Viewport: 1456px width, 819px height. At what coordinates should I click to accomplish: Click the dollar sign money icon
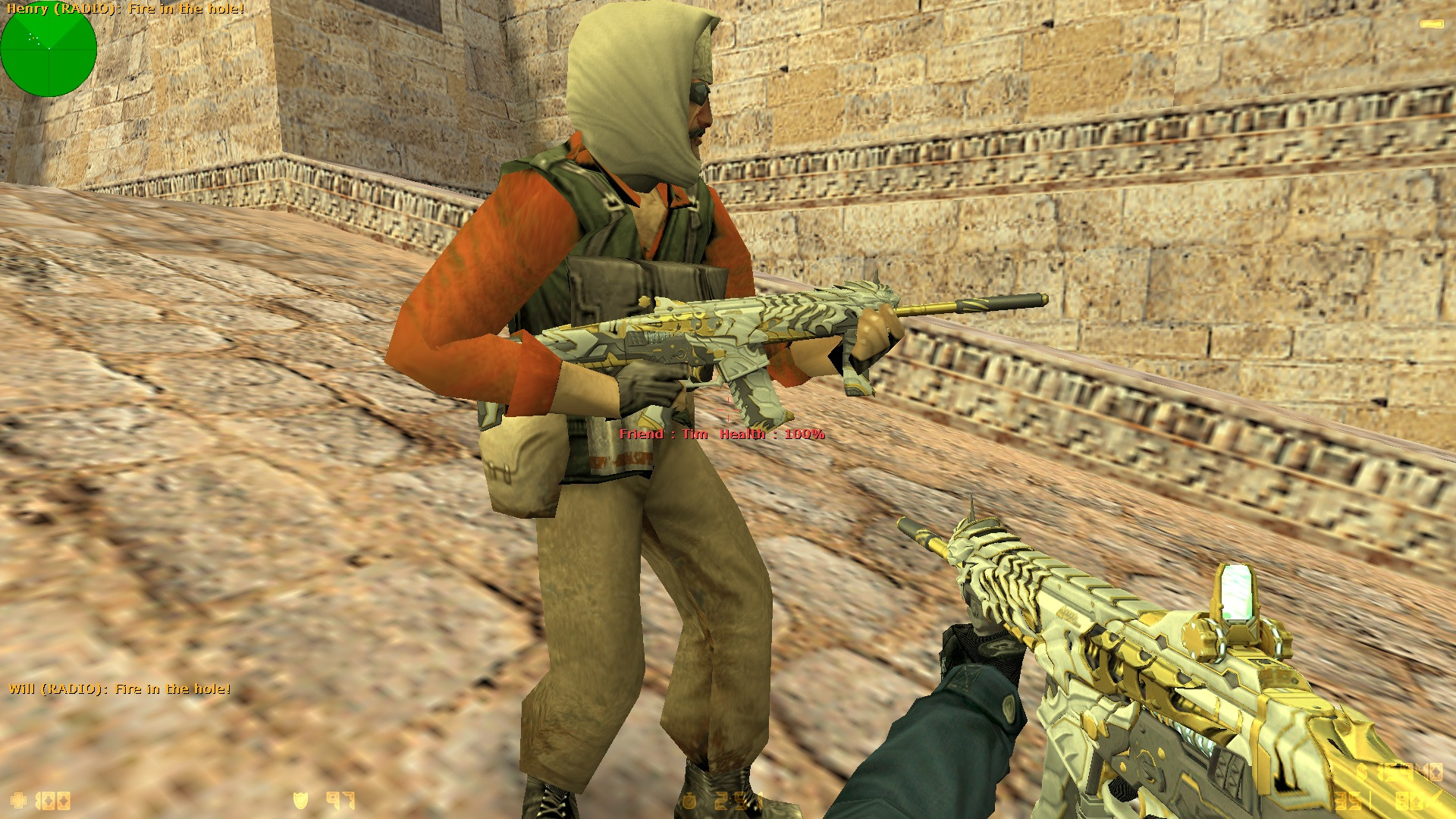(x=1362, y=771)
